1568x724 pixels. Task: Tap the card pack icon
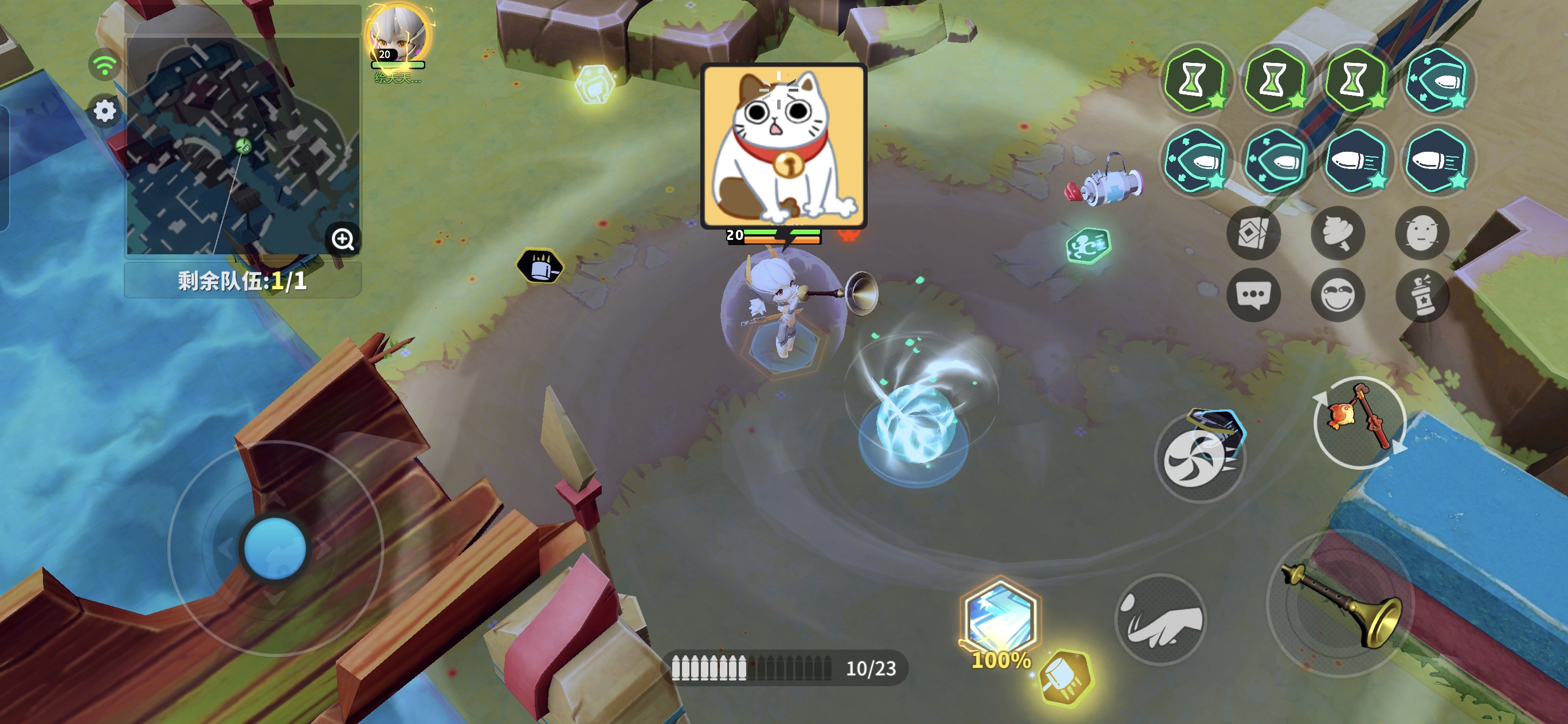[1254, 233]
